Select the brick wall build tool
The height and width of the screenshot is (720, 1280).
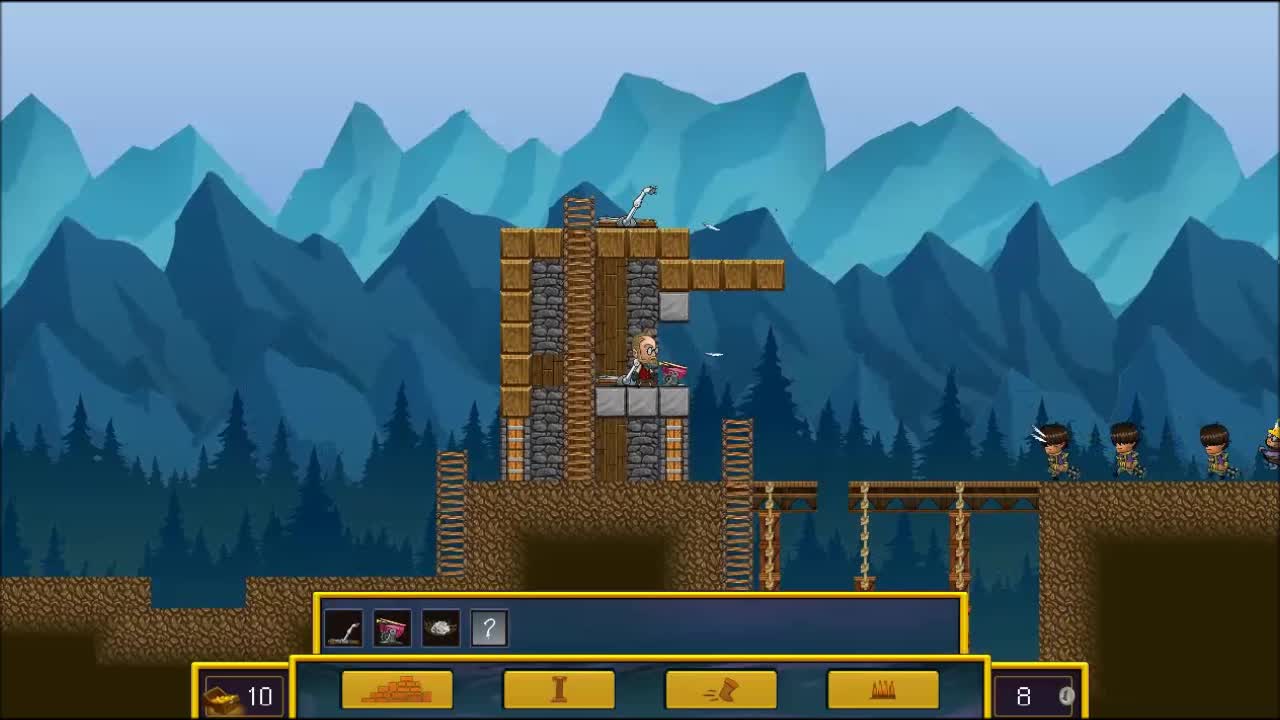(x=396, y=689)
